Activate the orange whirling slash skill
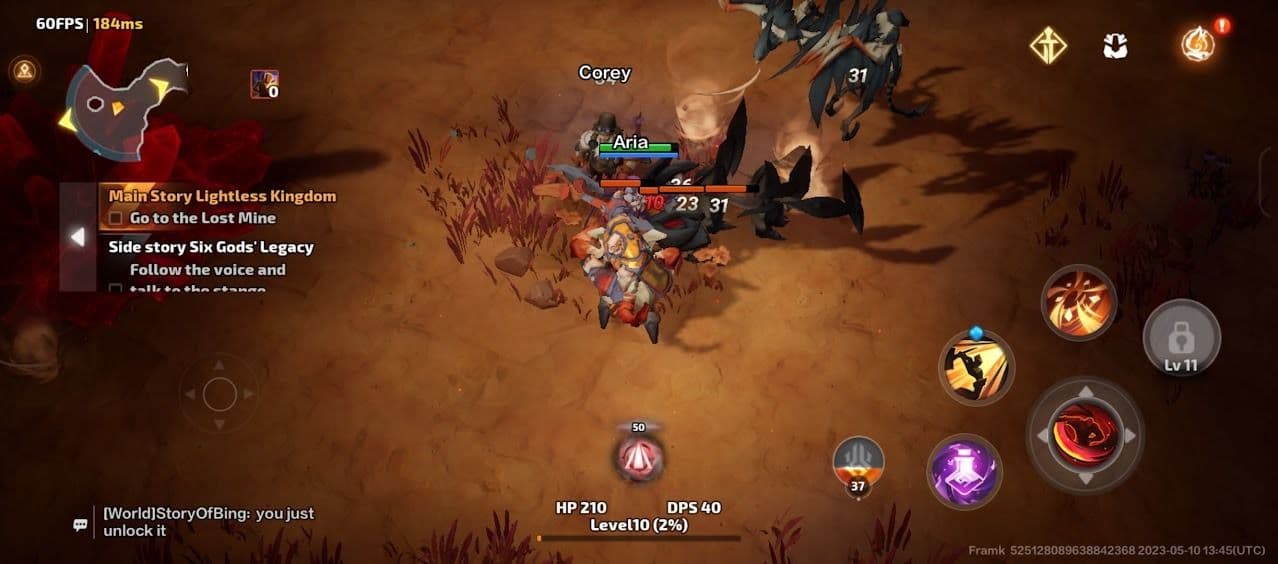 click(1079, 302)
